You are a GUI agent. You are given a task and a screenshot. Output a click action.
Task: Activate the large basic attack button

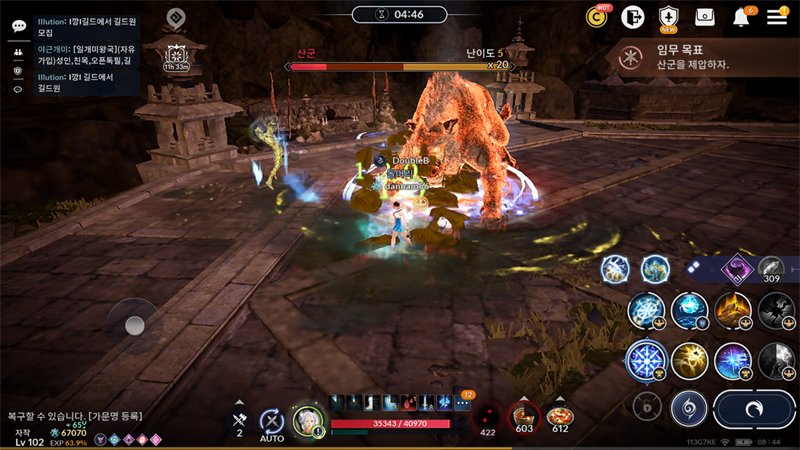755,409
